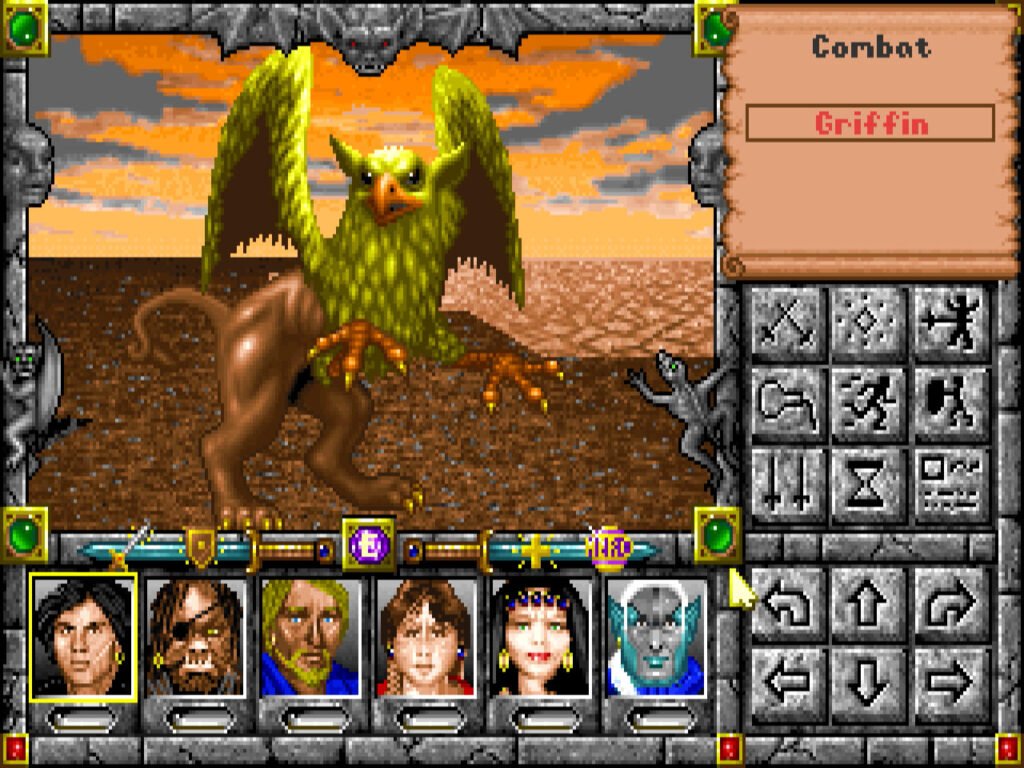Pick the brown-haired character in red
Viewport: 1024px width, 768px height.
426,637
